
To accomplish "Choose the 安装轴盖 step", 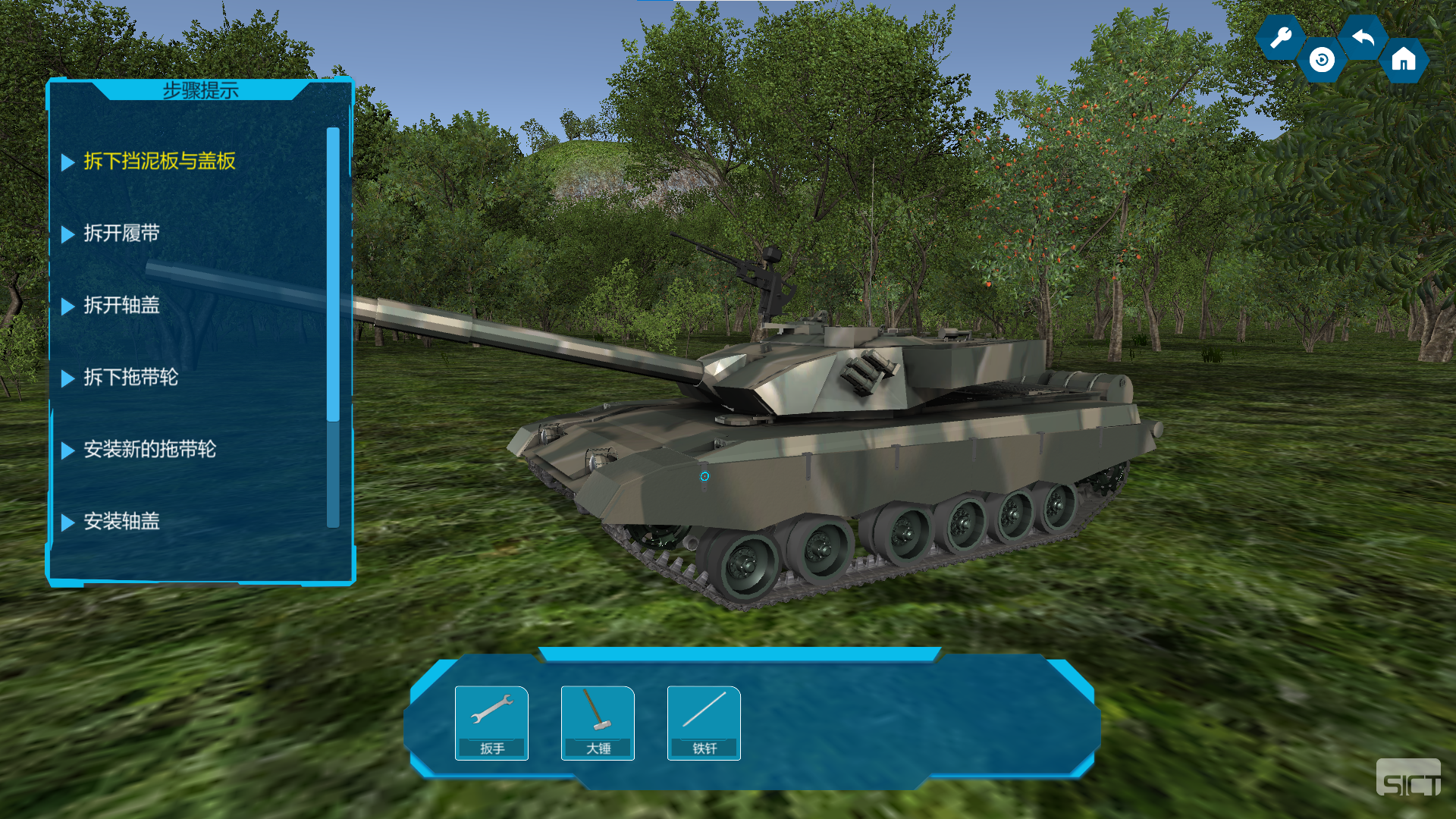I will (x=121, y=522).
